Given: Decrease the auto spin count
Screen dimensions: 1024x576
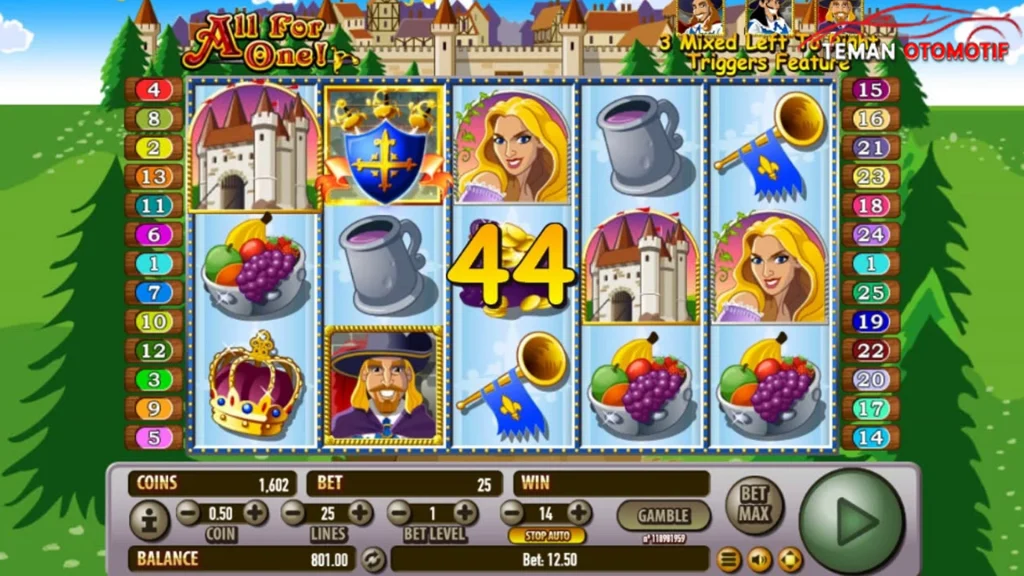Looking at the screenshot, I should (512, 514).
